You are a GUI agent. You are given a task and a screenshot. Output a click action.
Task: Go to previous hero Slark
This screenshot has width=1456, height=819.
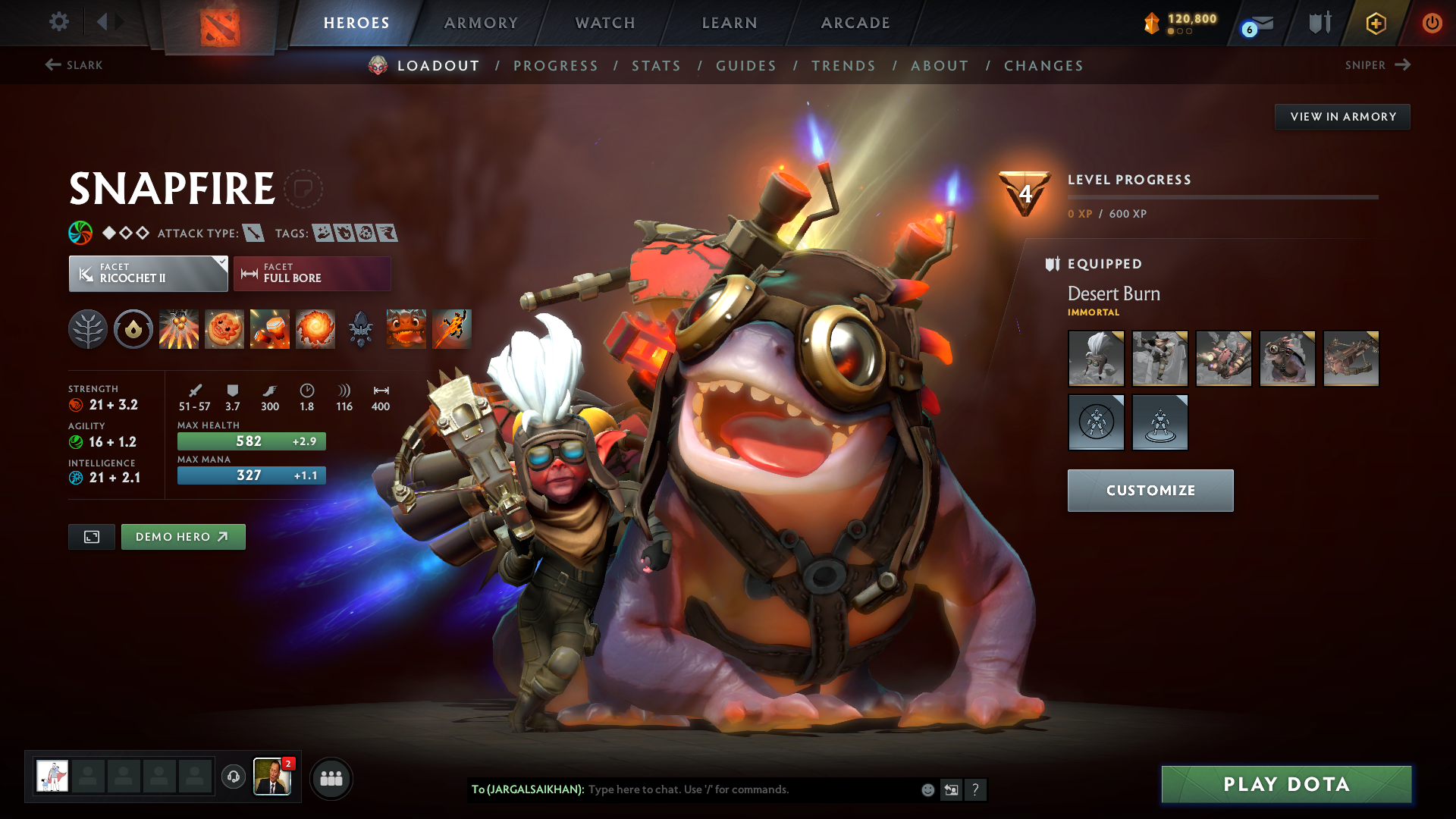[74, 65]
